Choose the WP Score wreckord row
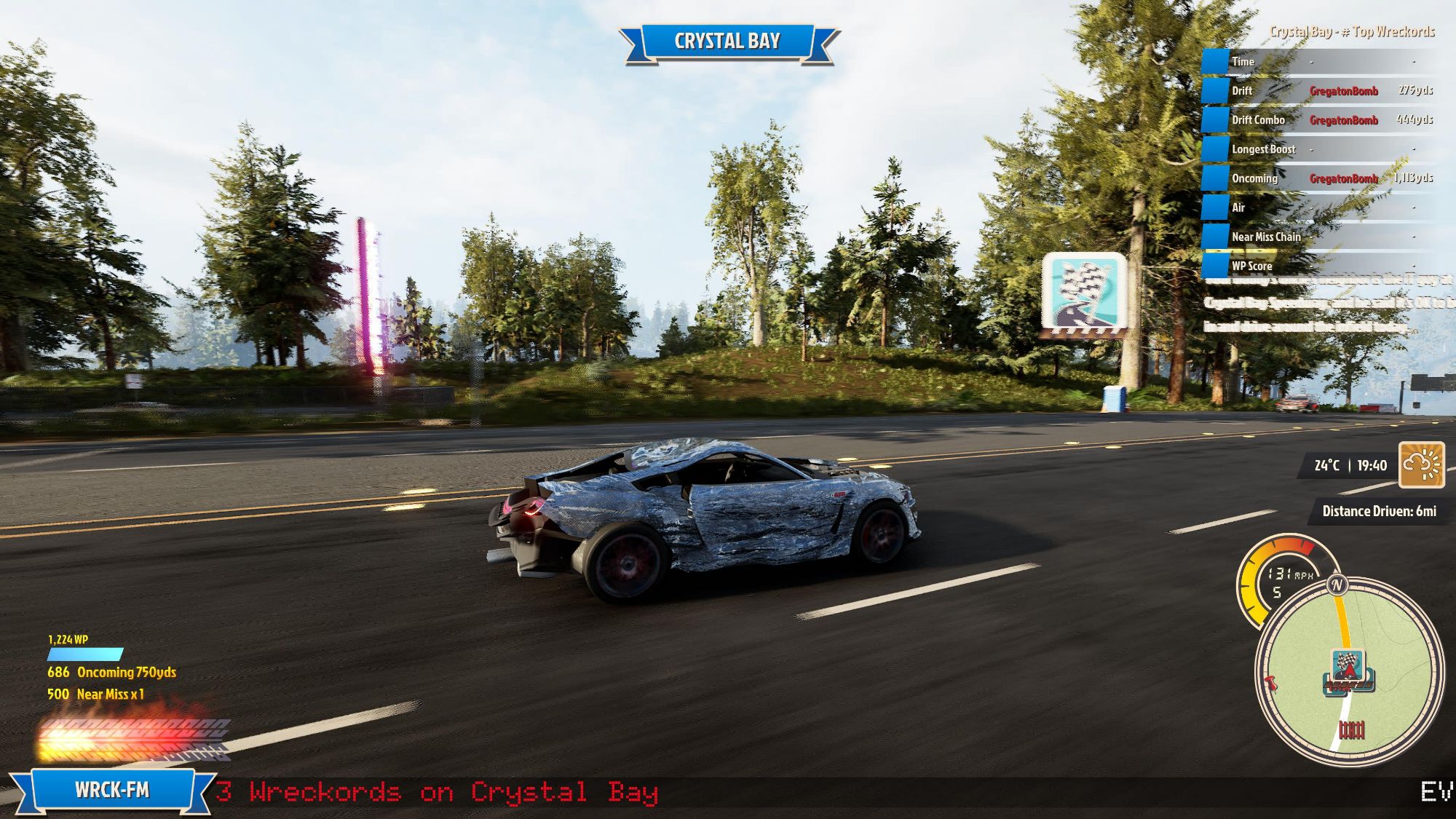 (1319, 266)
